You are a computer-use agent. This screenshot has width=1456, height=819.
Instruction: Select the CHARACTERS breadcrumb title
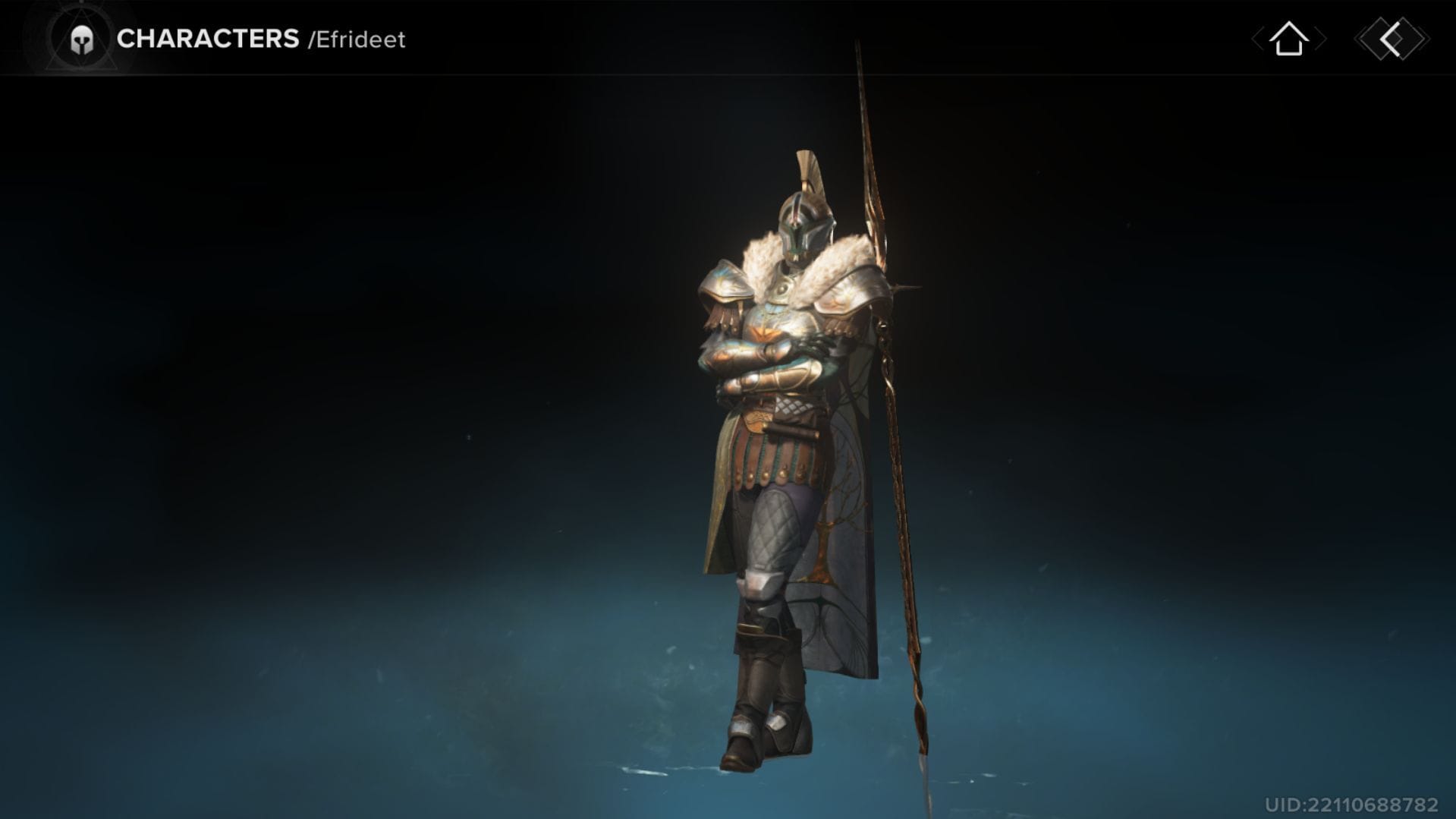point(208,39)
